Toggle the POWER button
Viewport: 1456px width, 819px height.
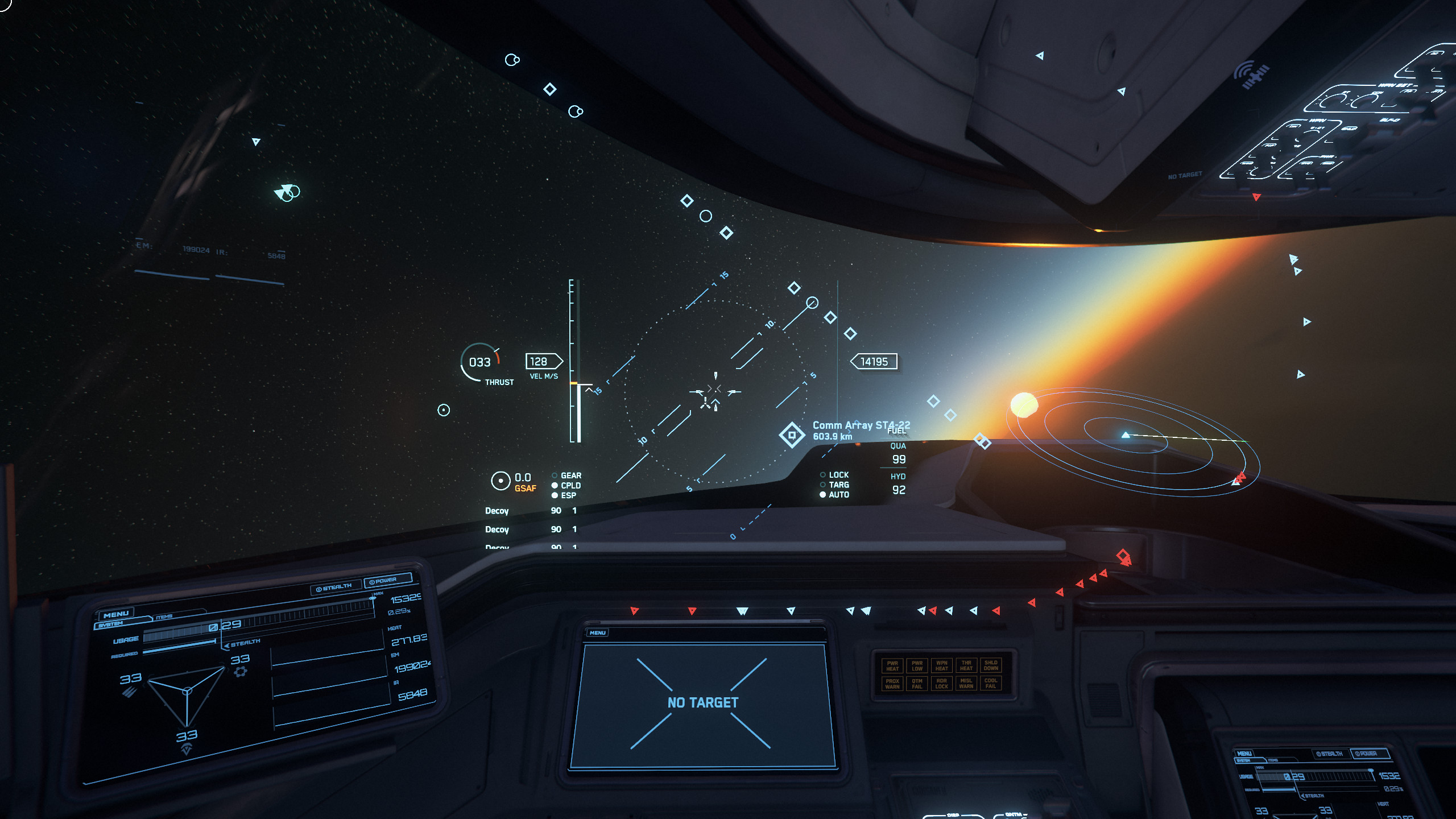(x=387, y=581)
